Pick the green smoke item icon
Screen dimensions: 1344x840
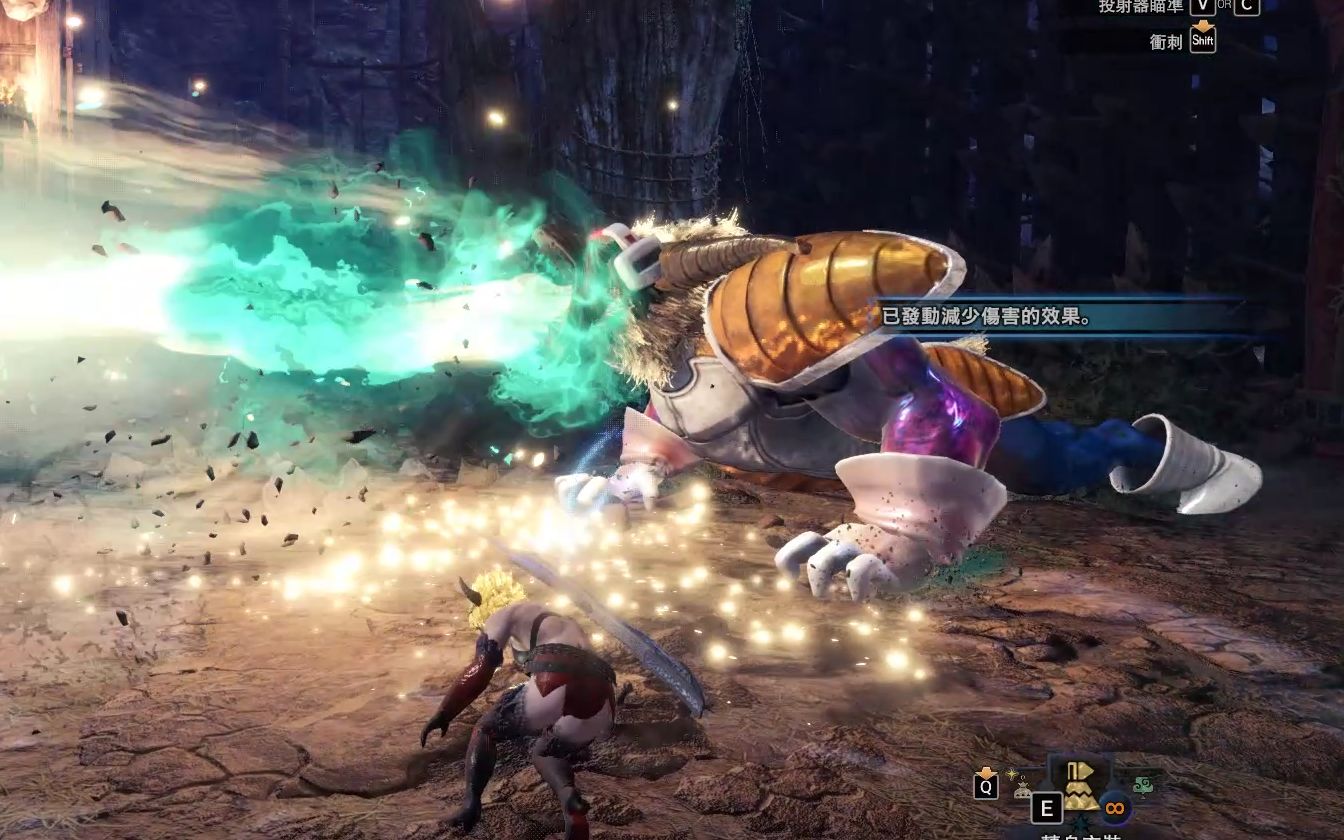pyautogui.click(x=1144, y=785)
